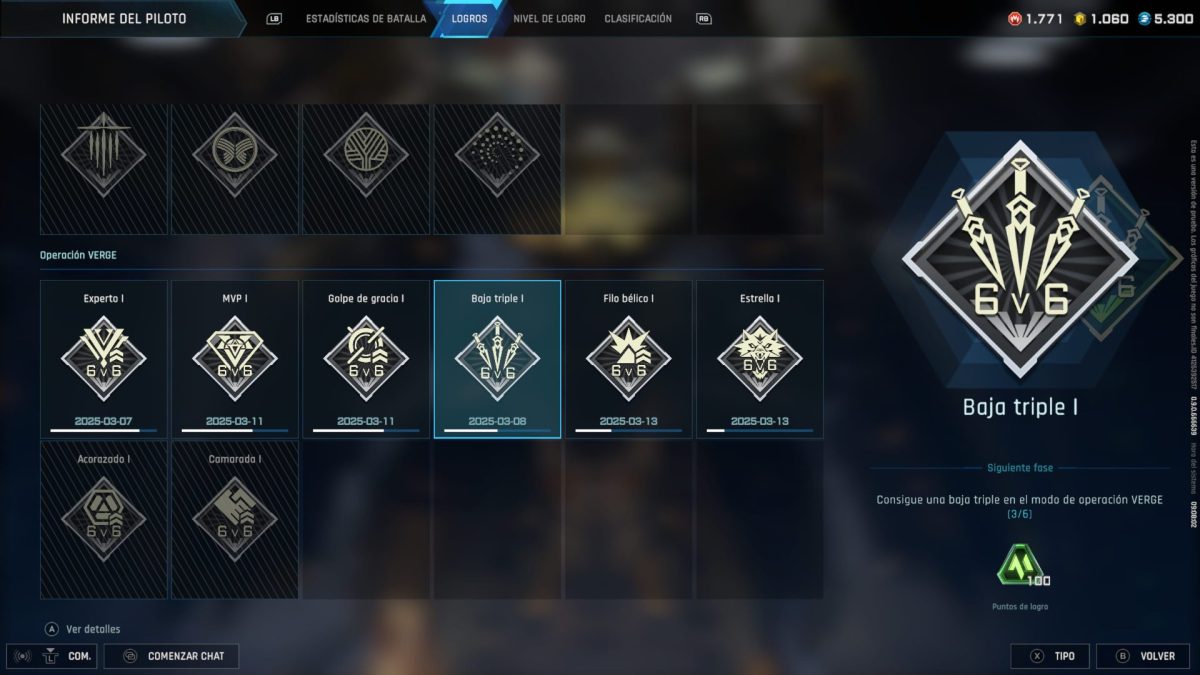Choose the MVP I achievement badge
The height and width of the screenshot is (675, 1200).
click(235, 359)
